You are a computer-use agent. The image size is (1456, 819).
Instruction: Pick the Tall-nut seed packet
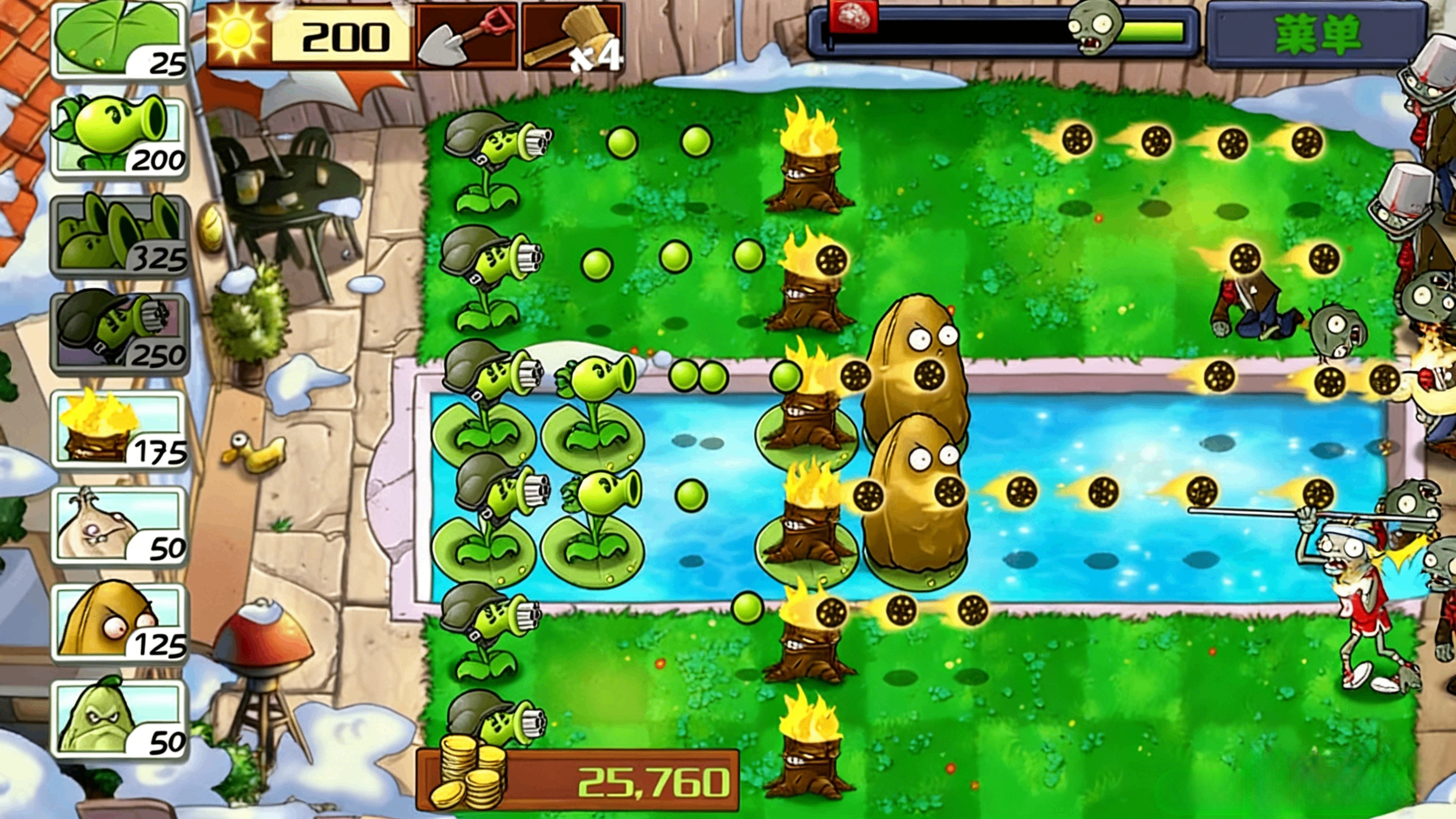(119, 622)
